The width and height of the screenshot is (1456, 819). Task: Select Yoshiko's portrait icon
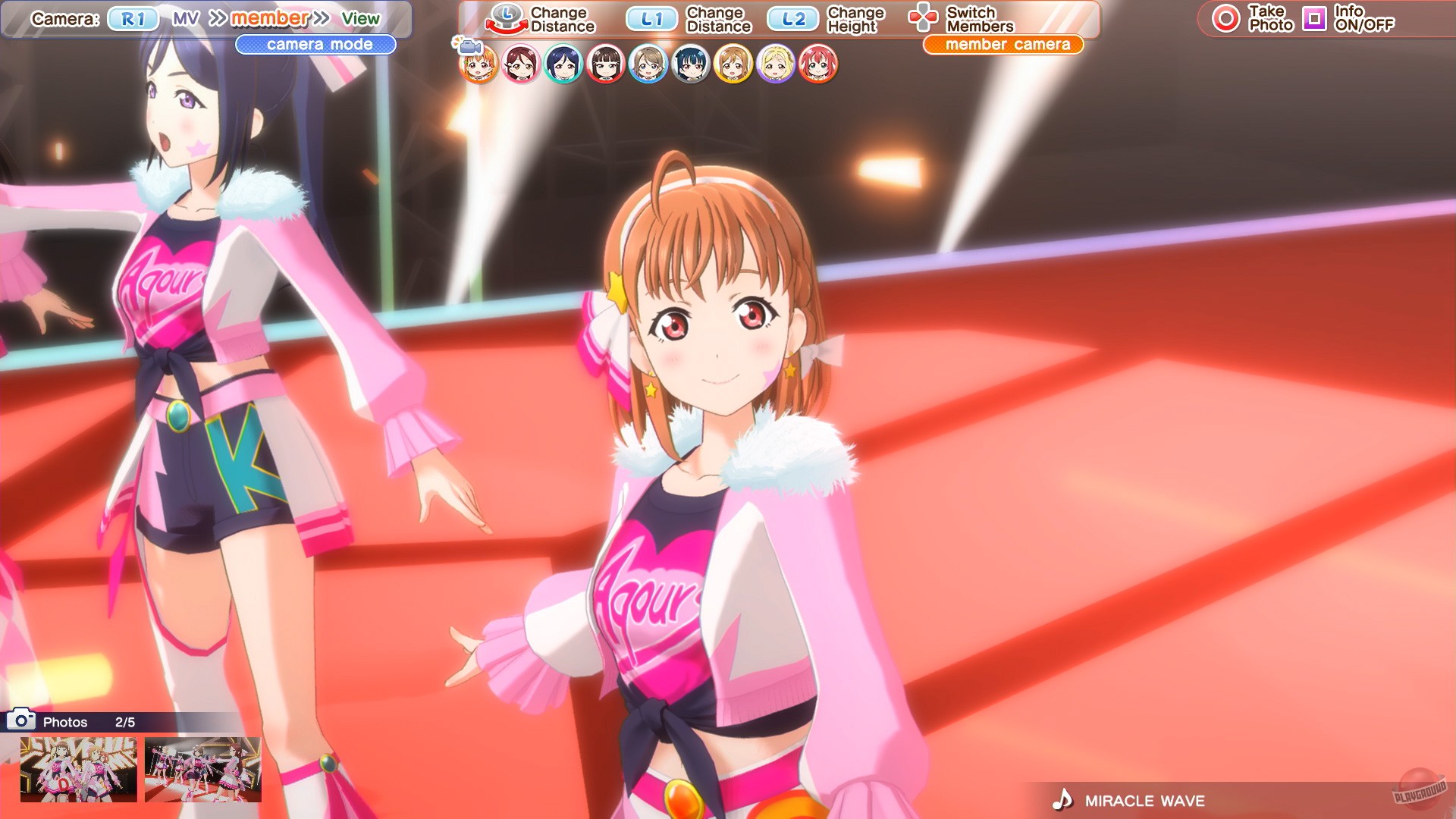click(692, 64)
